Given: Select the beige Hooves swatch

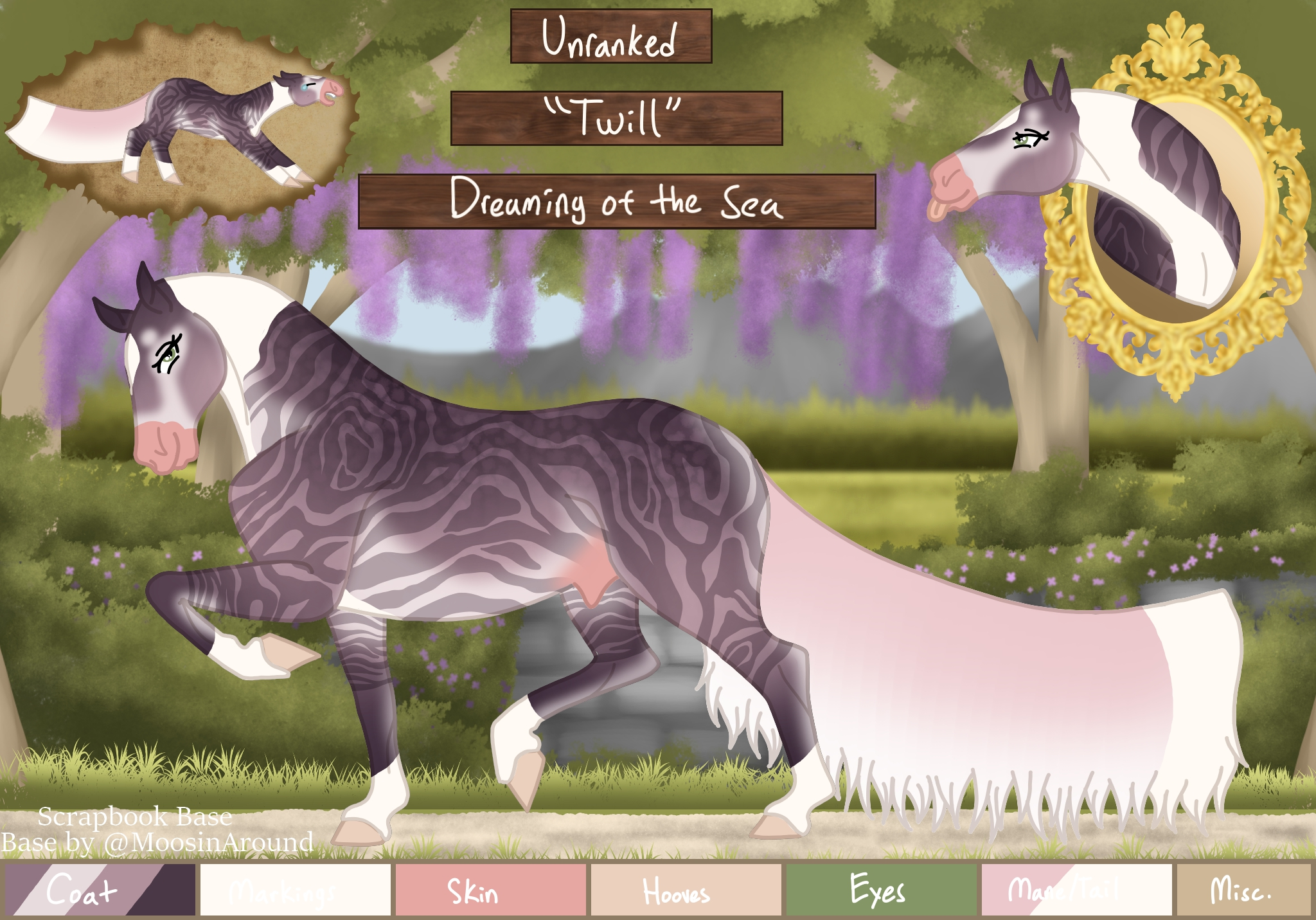Looking at the screenshot, I should tap(686, 890).
